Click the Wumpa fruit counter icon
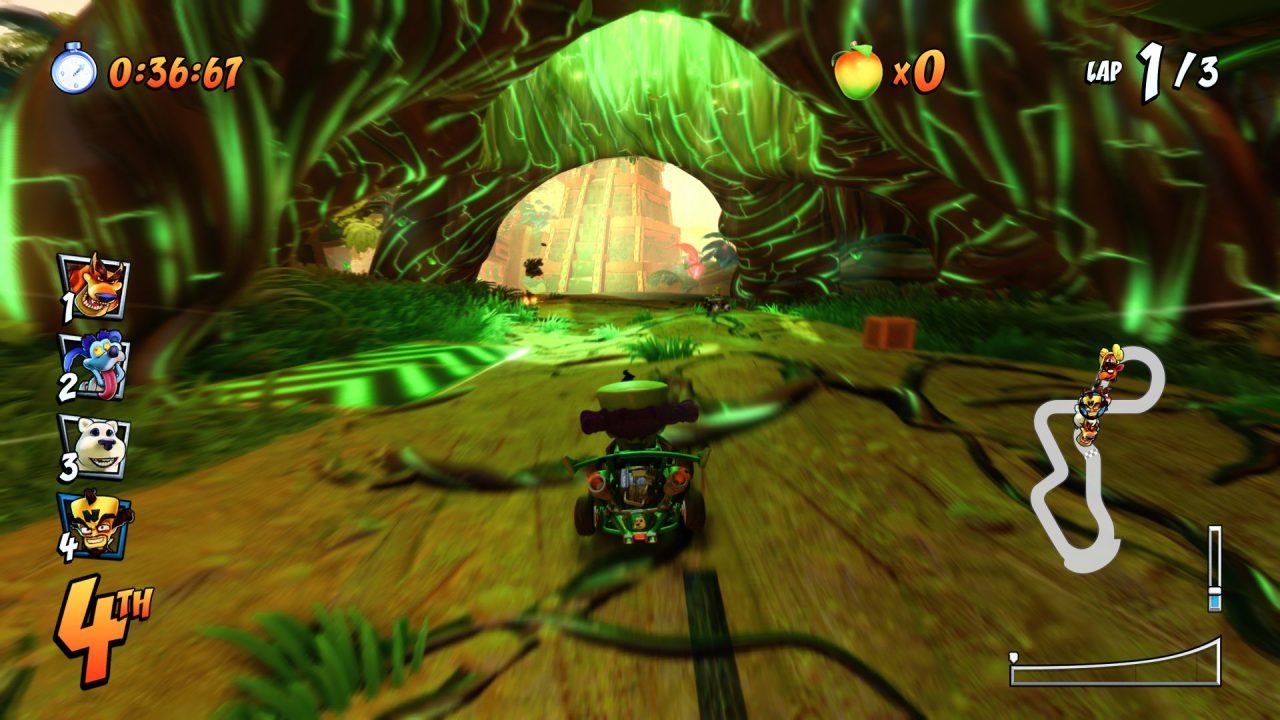1280x720 pixels. [x=858, y=70]
